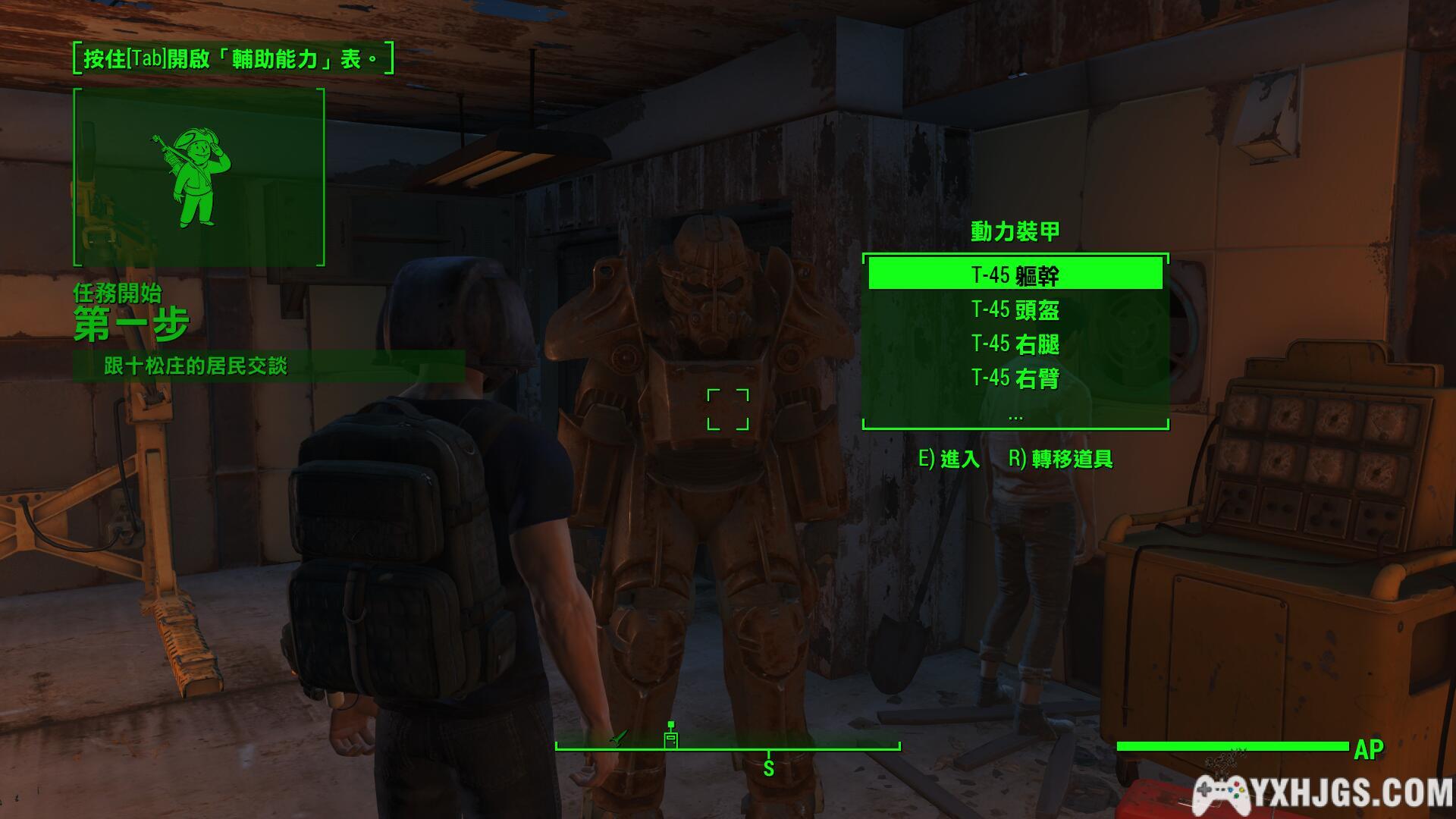Click the compass quest marker icon
The image size is (1456, 819).
pos(670,736)
